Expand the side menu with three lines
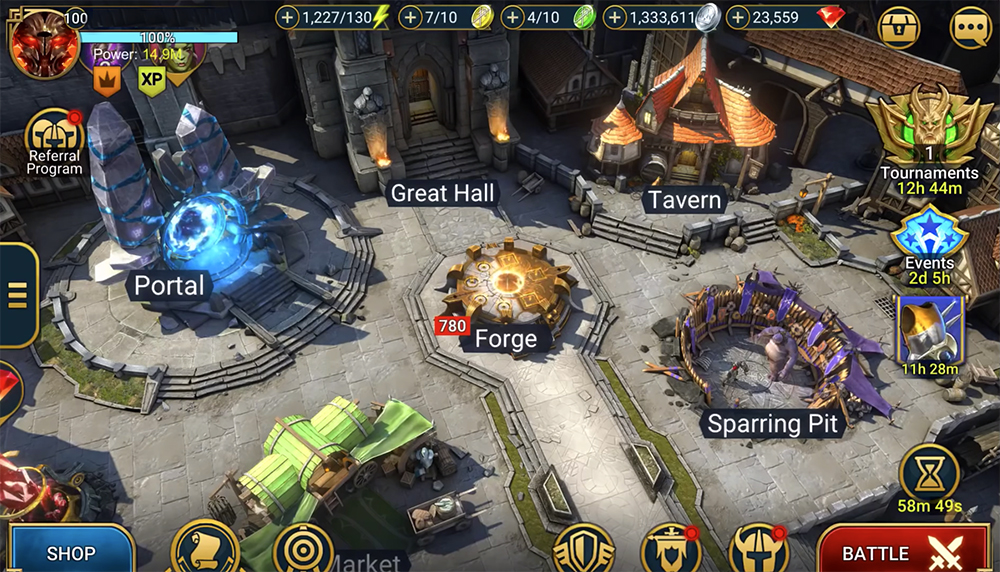The image size is (1000, 572). (x=16, y=295)
